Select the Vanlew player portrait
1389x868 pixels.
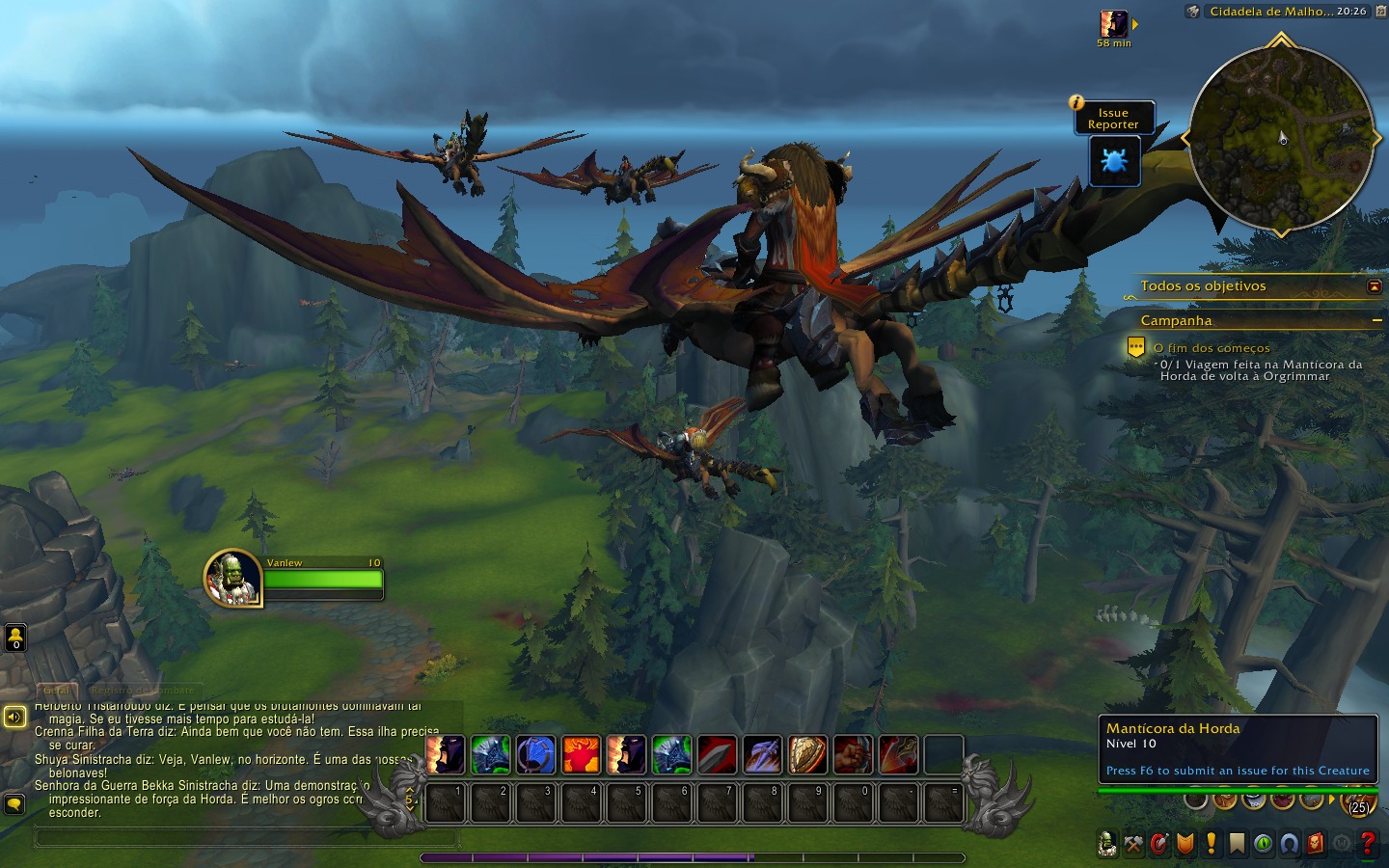[232, 578]
